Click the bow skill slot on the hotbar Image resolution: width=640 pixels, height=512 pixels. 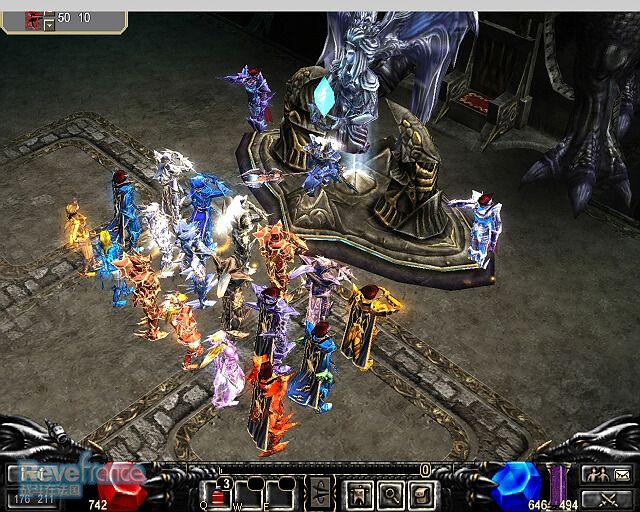pos(322,493)
